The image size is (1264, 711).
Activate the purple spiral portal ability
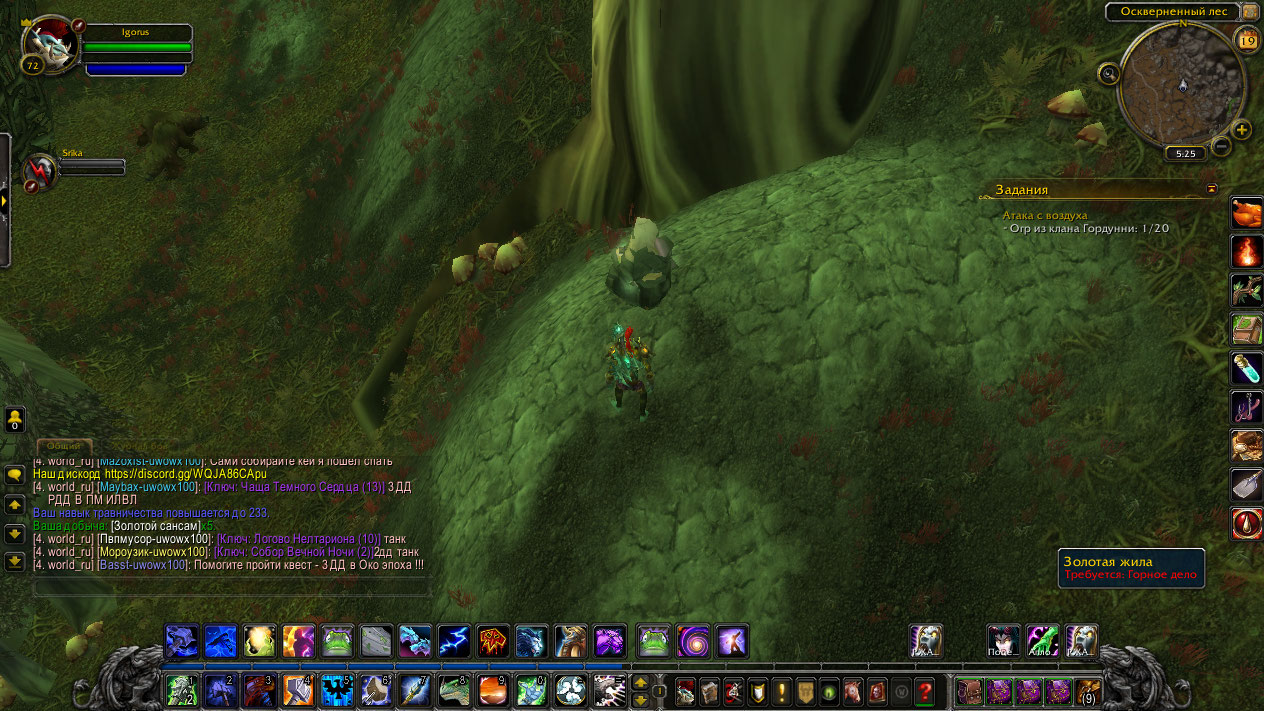click(x=693, y=641)
